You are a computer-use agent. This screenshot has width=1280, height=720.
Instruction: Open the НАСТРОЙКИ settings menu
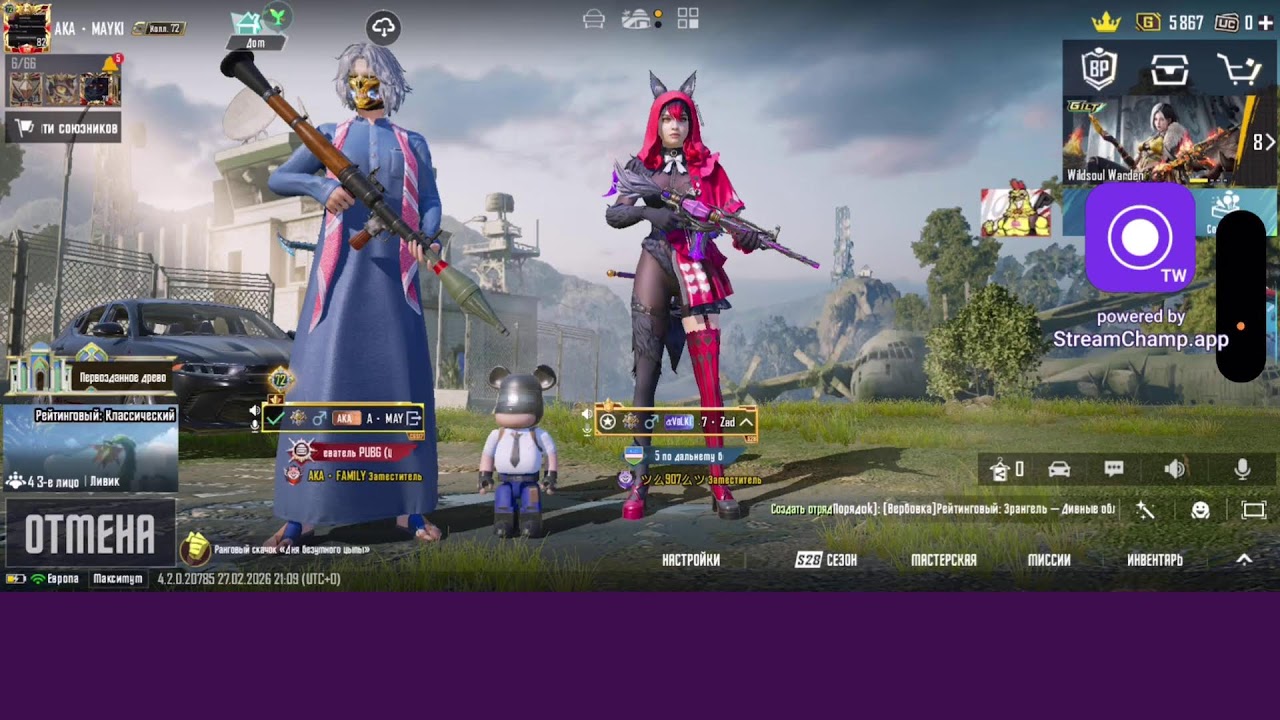point(691,560)
